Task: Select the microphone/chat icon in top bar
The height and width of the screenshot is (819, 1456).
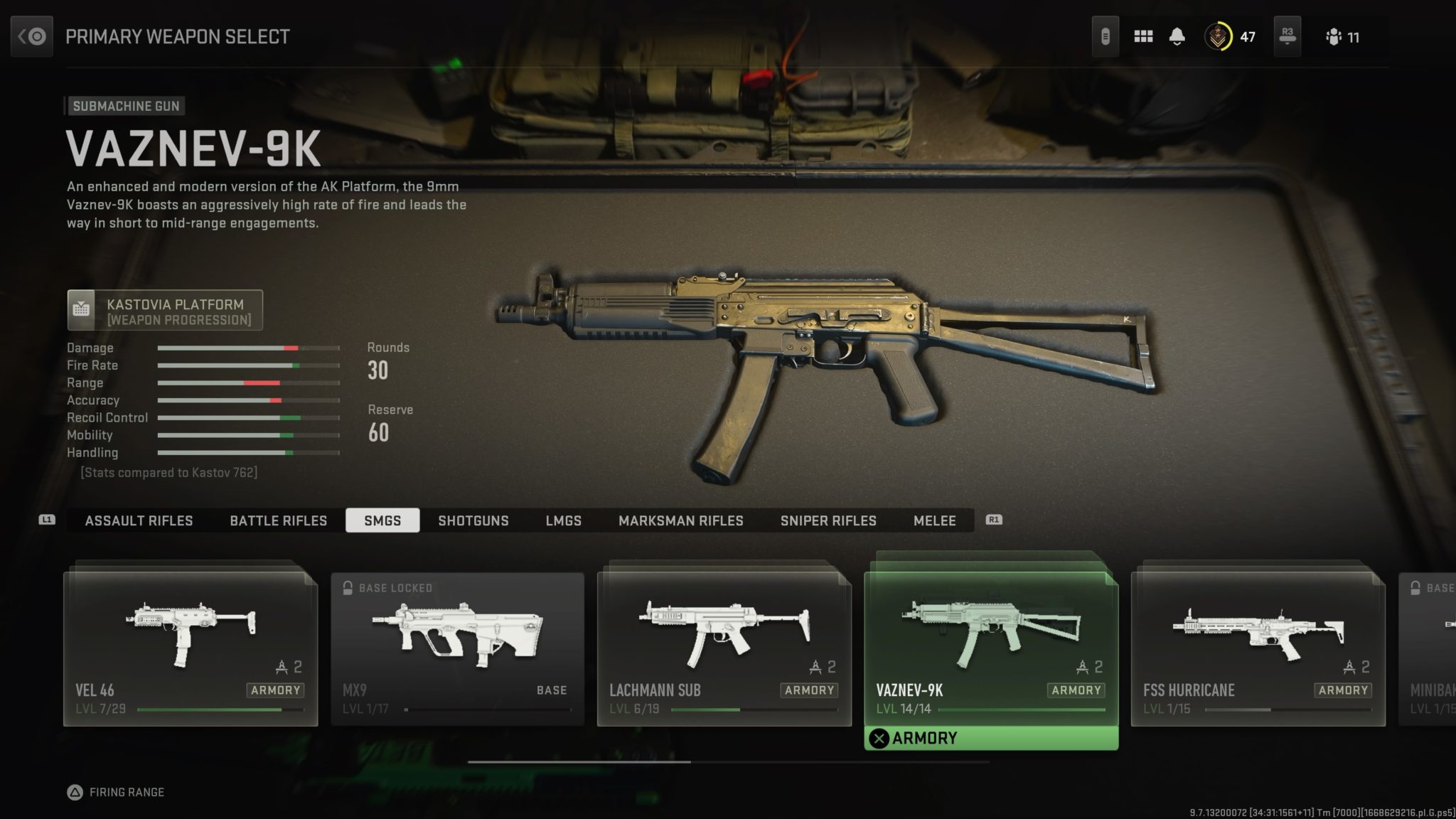Action: [x=1106, y=36]
